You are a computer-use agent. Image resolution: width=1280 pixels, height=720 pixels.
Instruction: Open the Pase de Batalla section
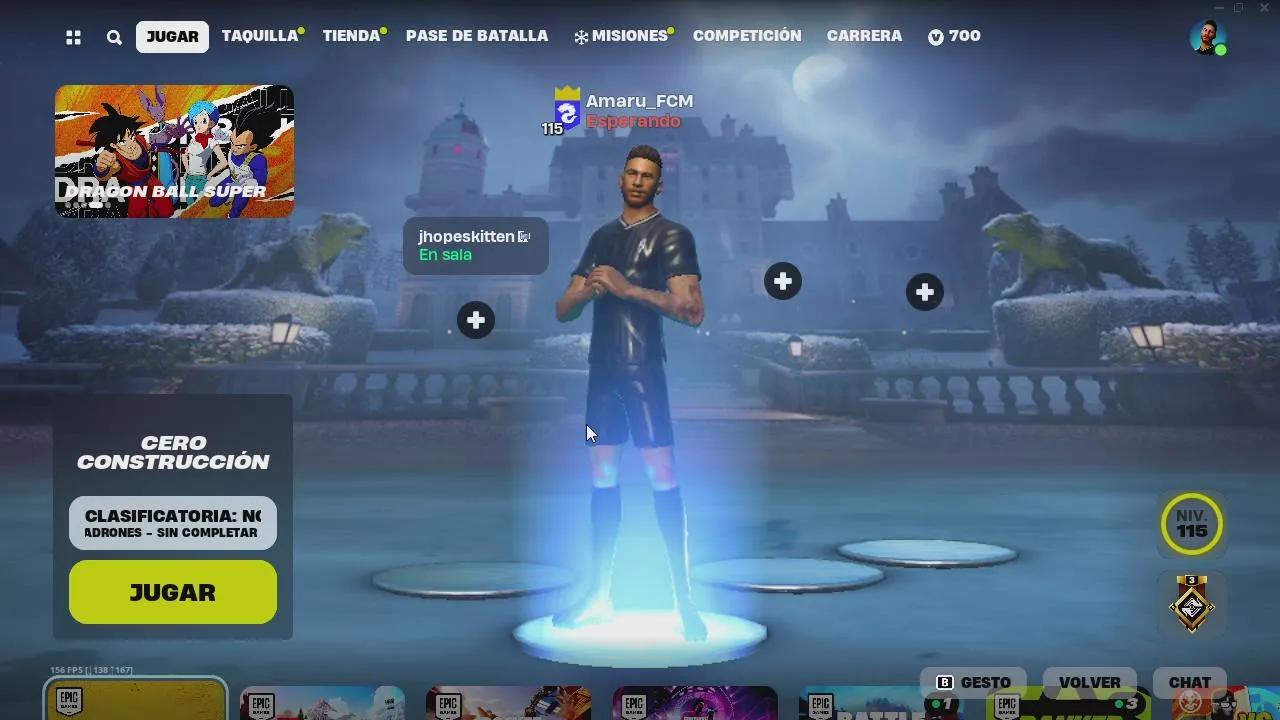(x=476, y=36)
